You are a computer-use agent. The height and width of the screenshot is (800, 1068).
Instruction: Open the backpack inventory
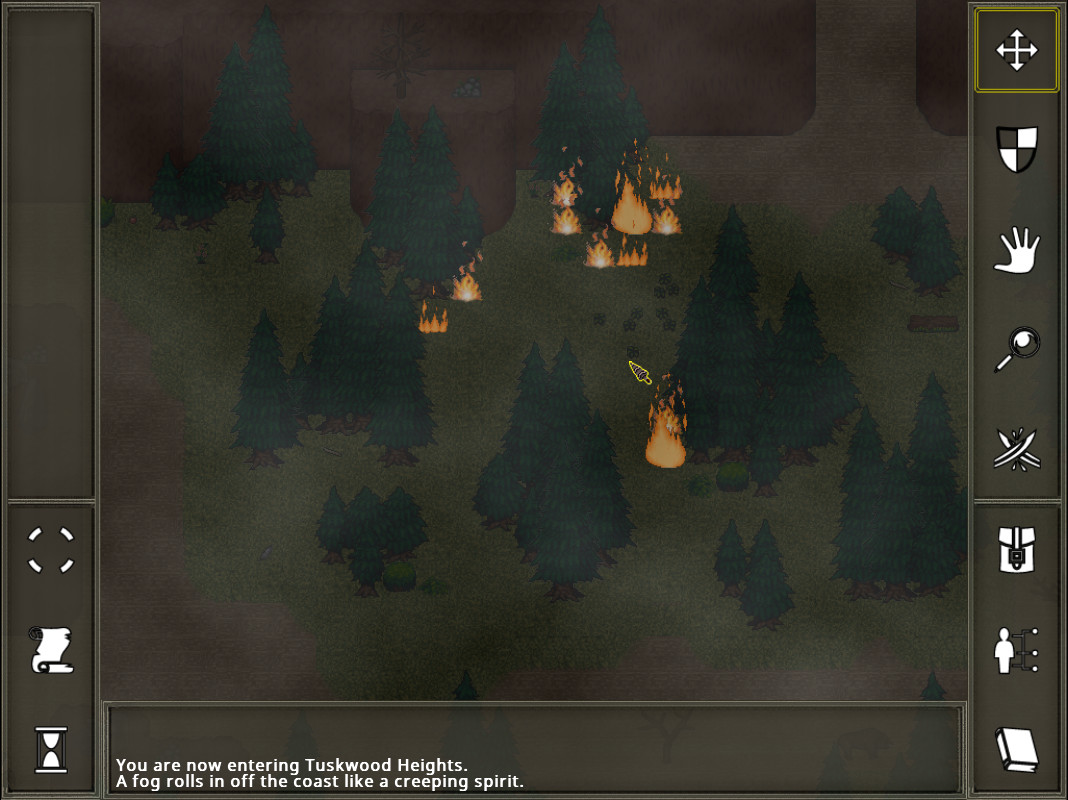[x=1016, y=550]
